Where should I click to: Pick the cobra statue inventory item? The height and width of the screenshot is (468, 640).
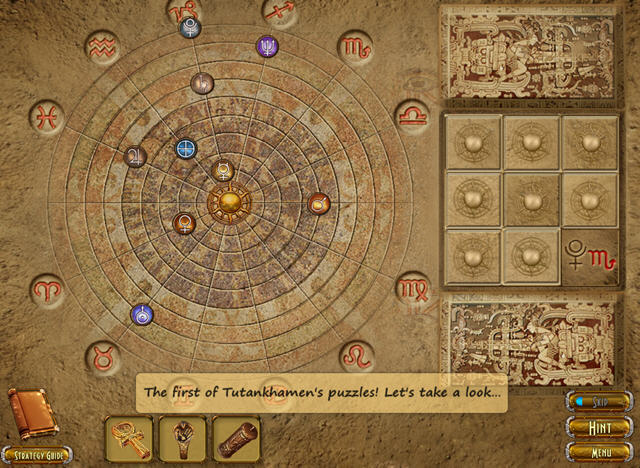pos(182,439)
